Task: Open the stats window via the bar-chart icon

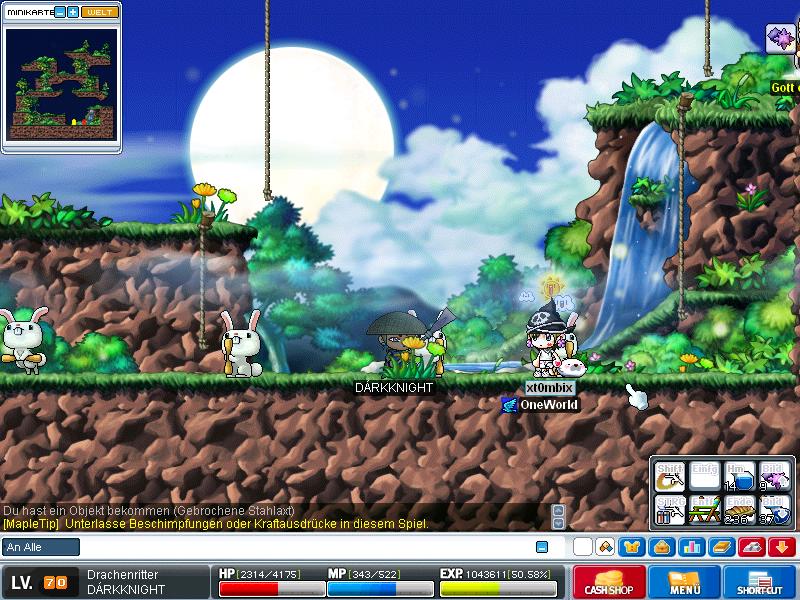Action: click(690, 547)
